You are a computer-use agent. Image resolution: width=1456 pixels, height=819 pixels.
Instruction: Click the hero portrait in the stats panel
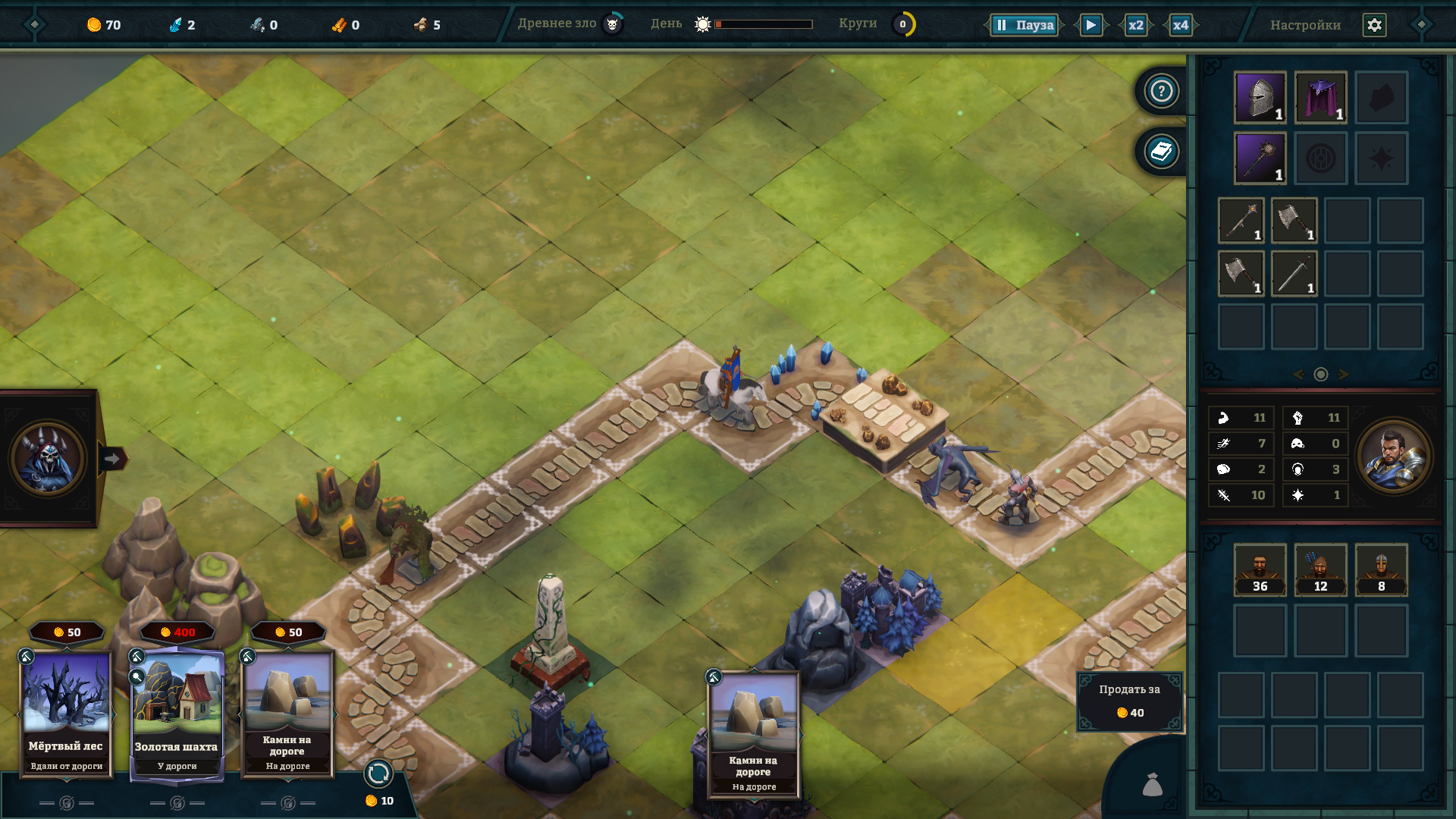(1393, 457)
